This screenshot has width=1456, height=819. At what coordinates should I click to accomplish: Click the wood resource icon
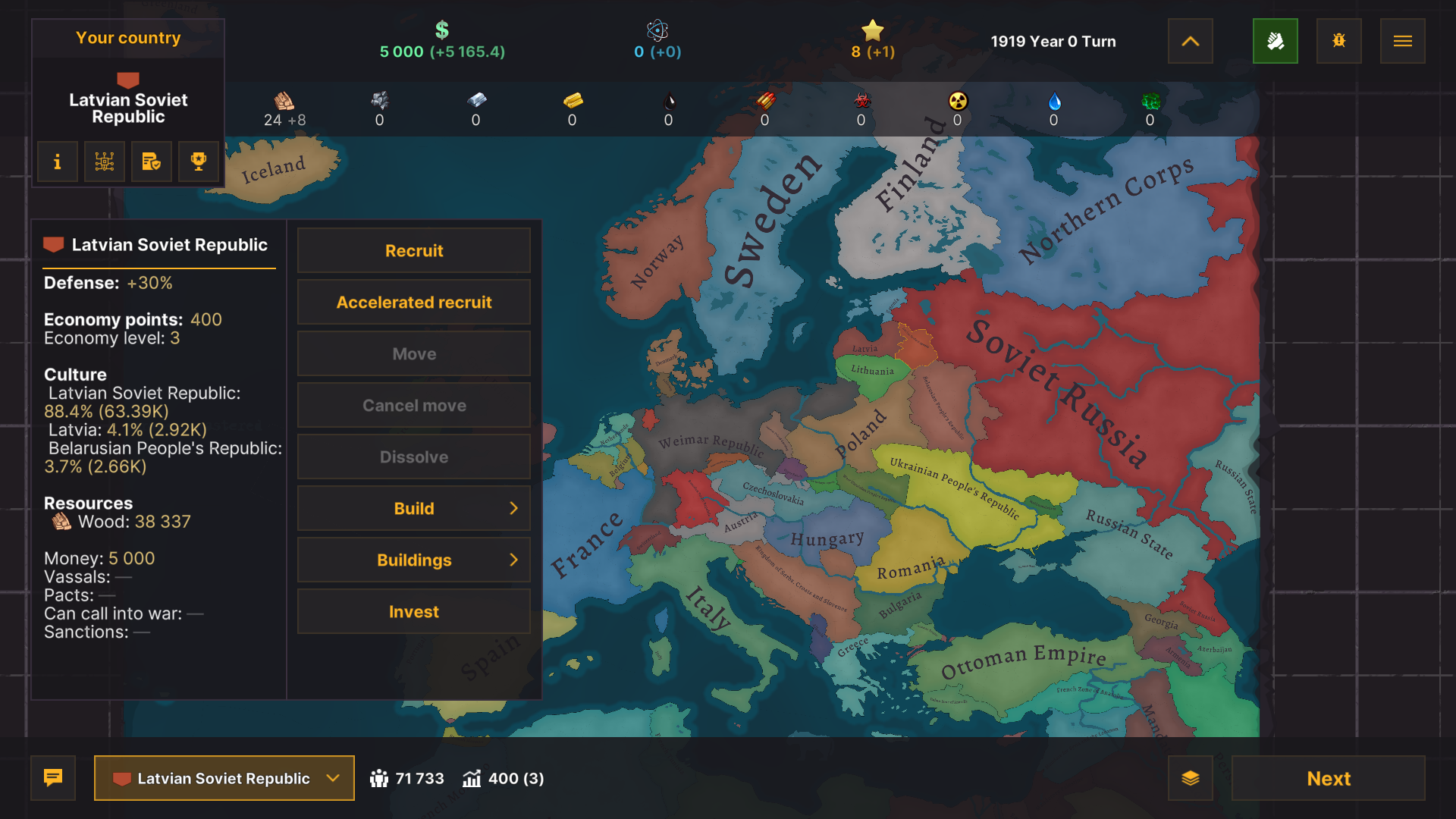point(284,101)
